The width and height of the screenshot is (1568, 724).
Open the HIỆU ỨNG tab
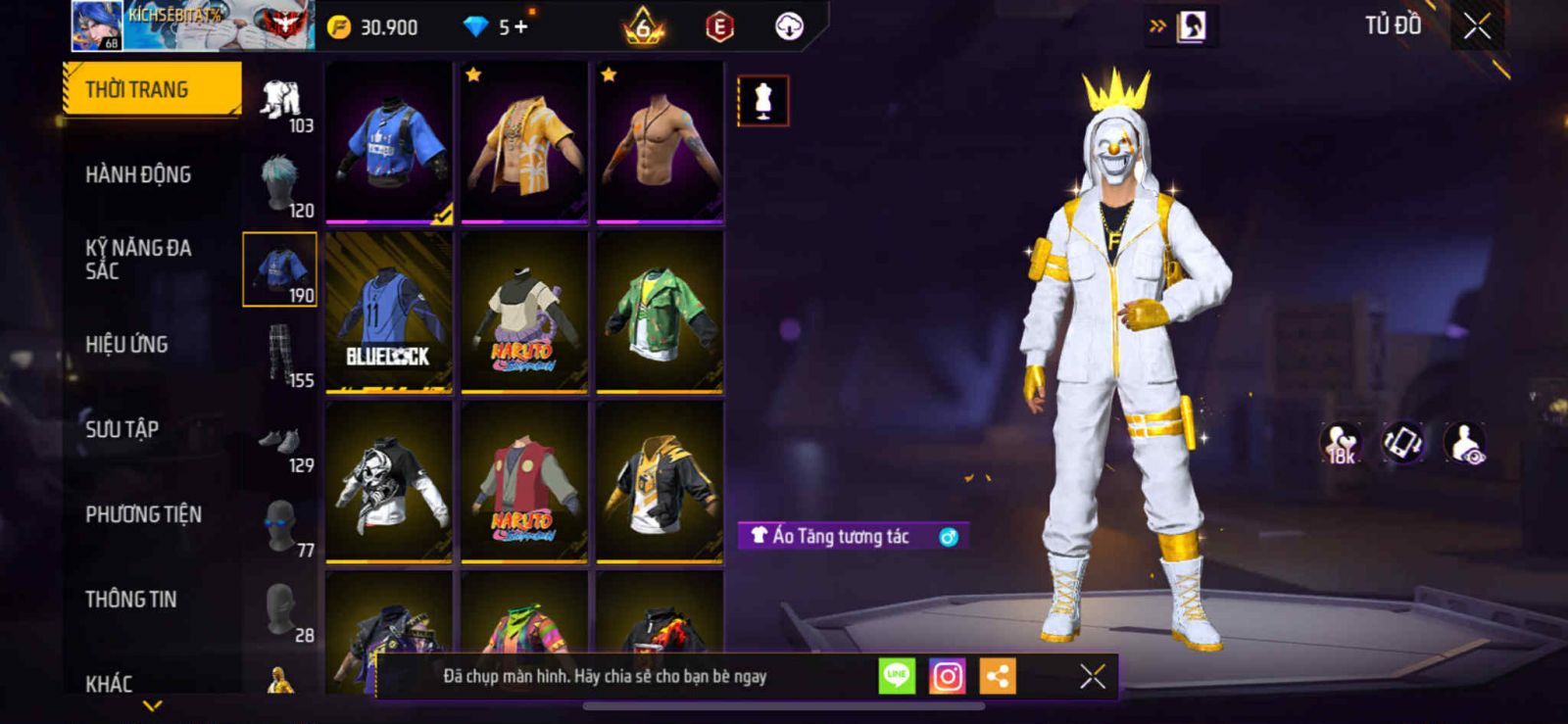tap(126, 344)
